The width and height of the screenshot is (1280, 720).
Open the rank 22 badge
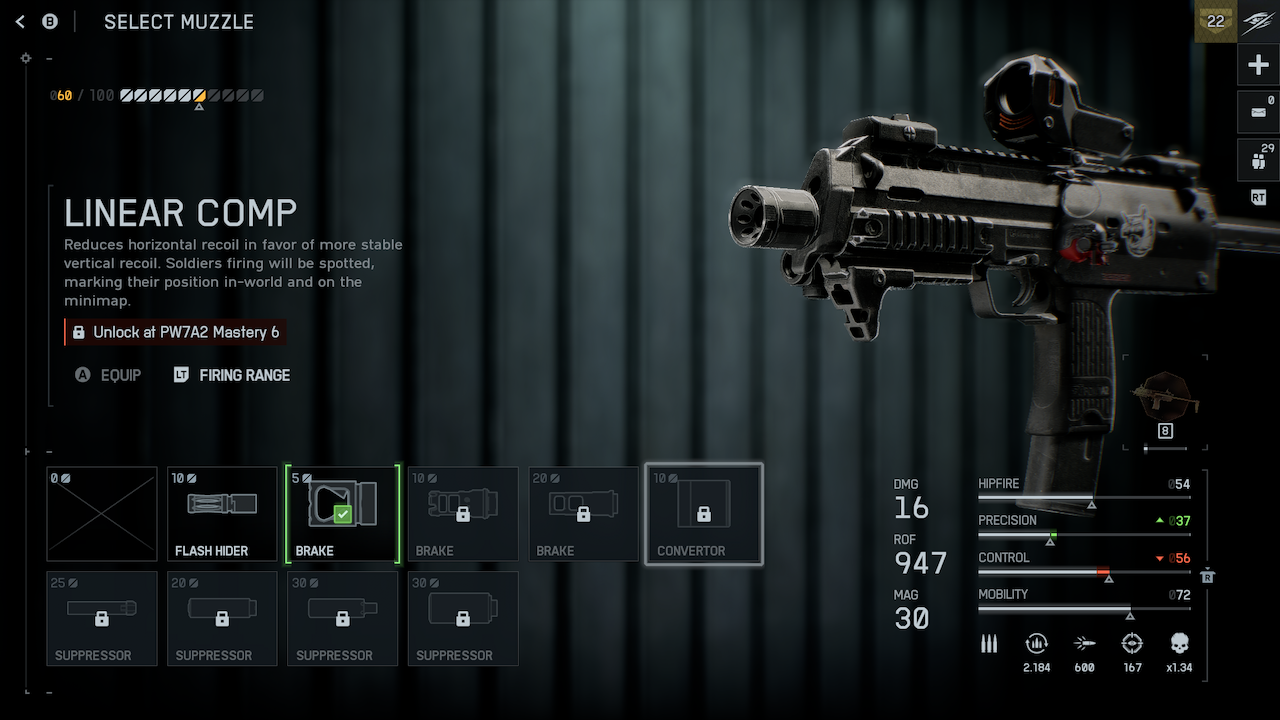pyautogui.click(x=1216, y=21)
